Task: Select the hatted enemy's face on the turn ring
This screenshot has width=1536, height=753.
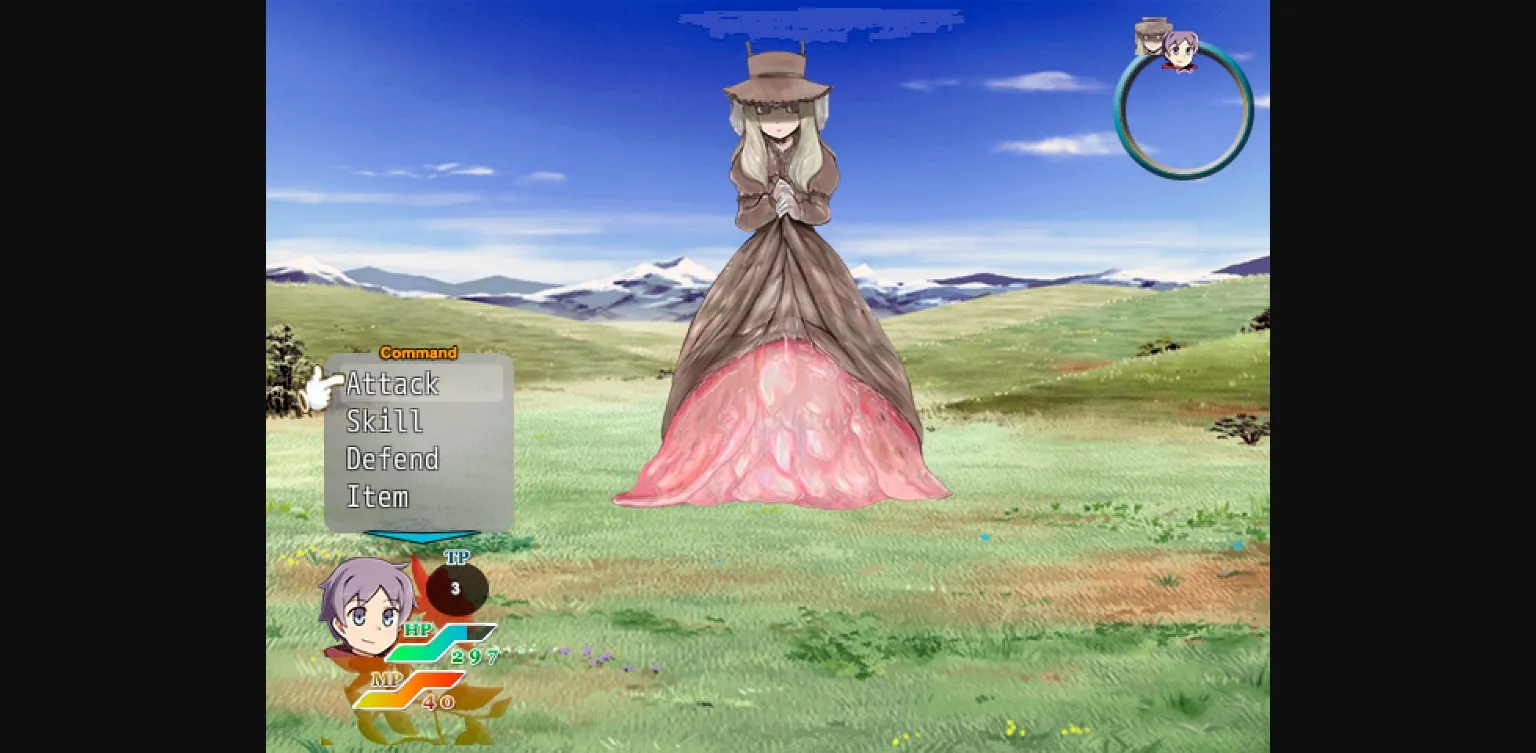Action: pos(1148,36)
